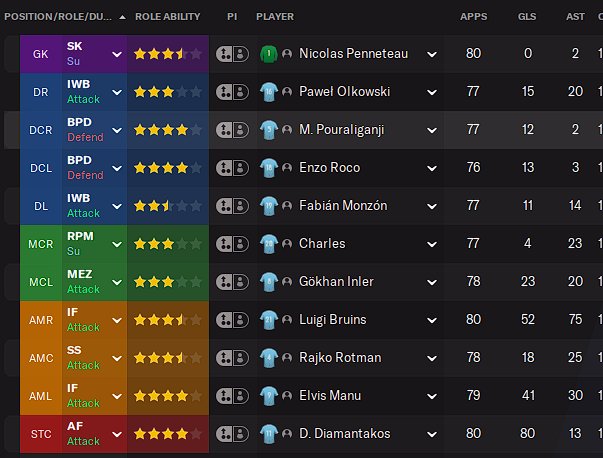Sort players by the AST column
The height and width of the screenshot is (458, 603).
pos(577,17)
